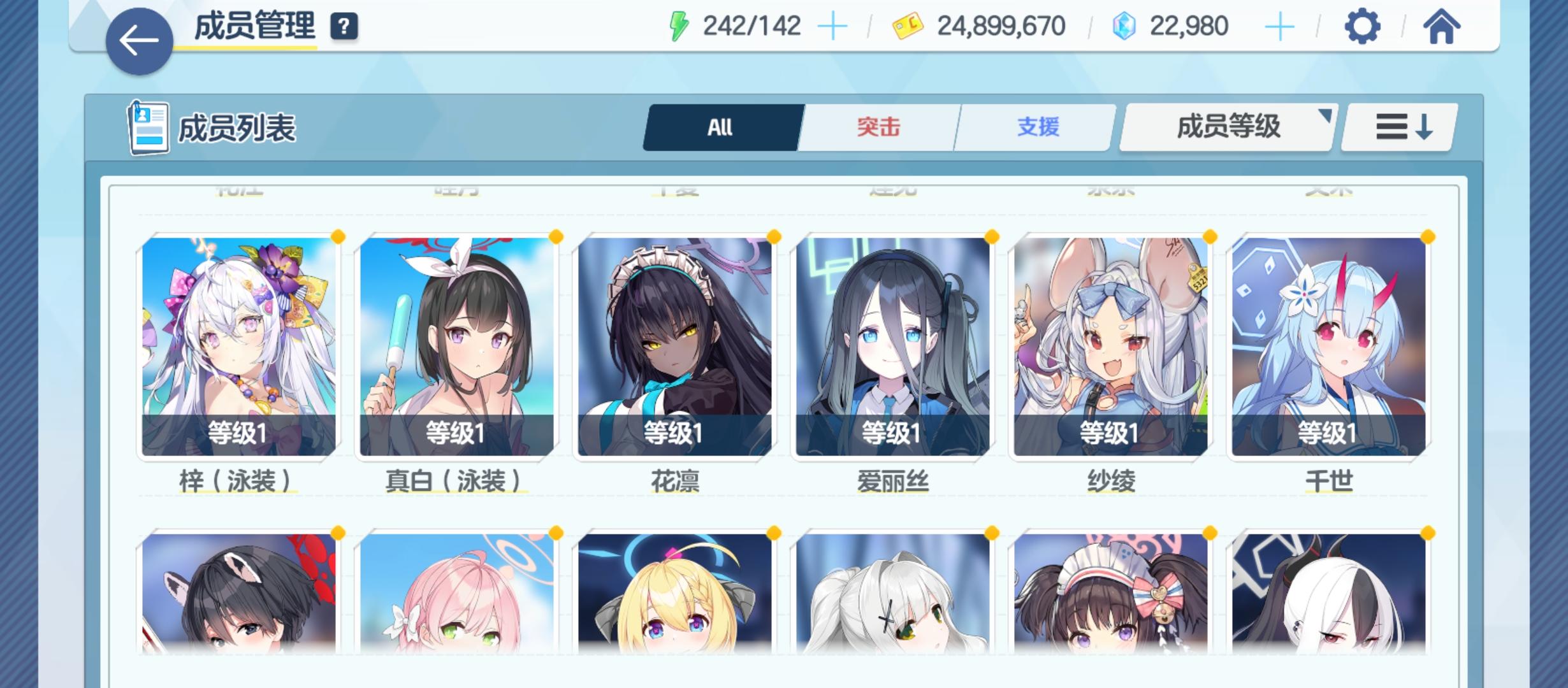Click the + next to energy counter
This screenshot has width=1568, height=688.
[832, 25]
